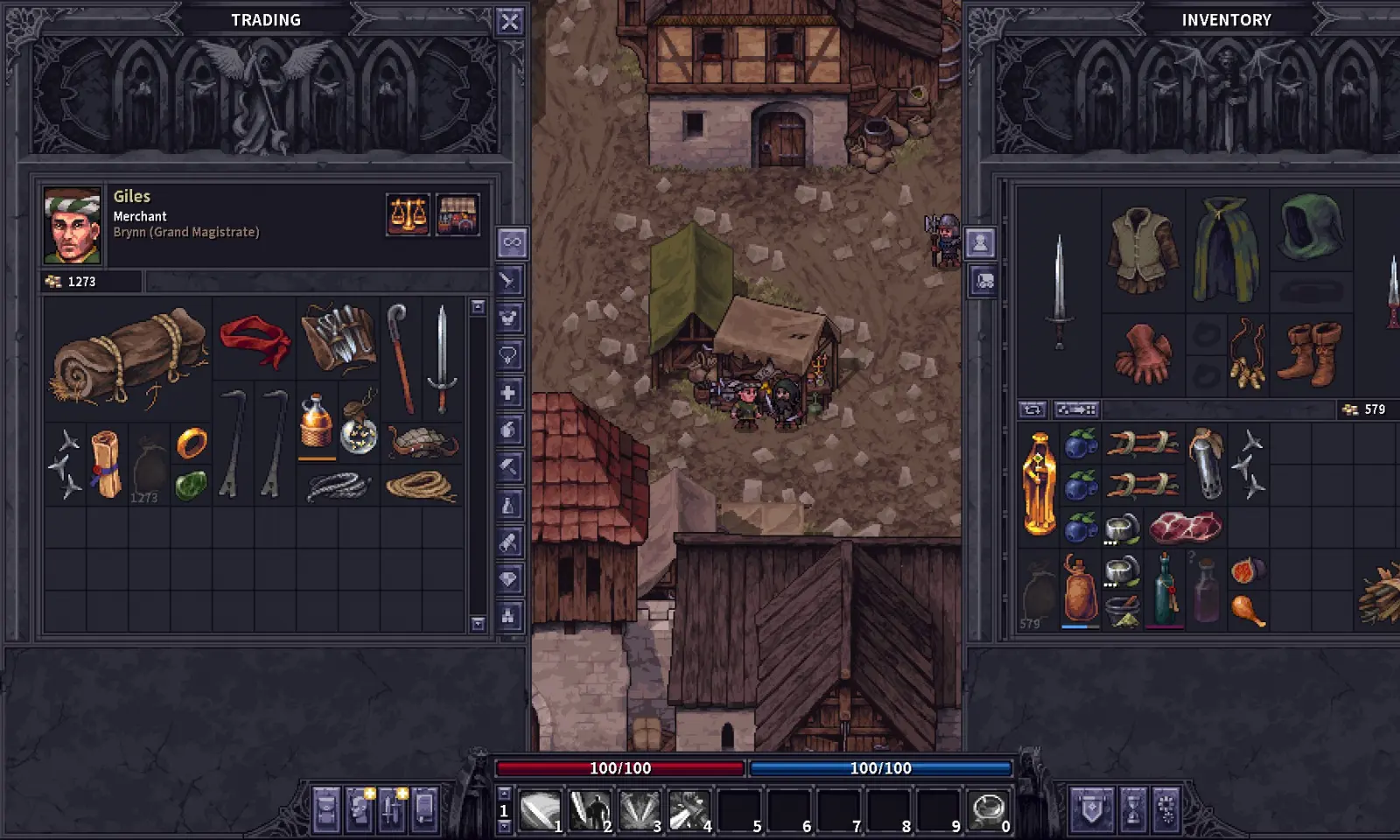
Task: Open the character portrait side tab
Action: (x=980, y=242)
